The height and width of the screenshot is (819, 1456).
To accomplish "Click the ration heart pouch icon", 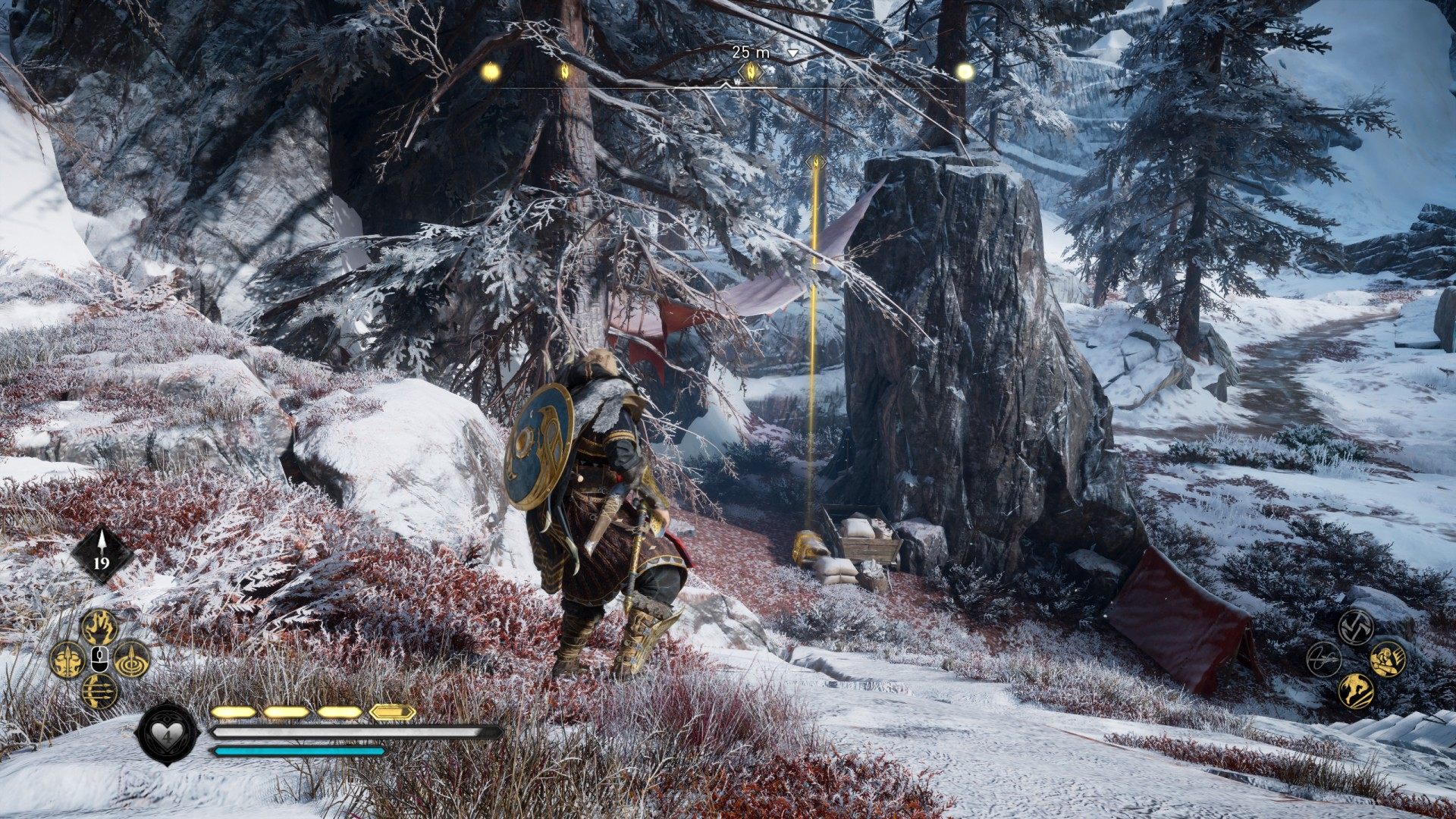I will click(167, 733).
